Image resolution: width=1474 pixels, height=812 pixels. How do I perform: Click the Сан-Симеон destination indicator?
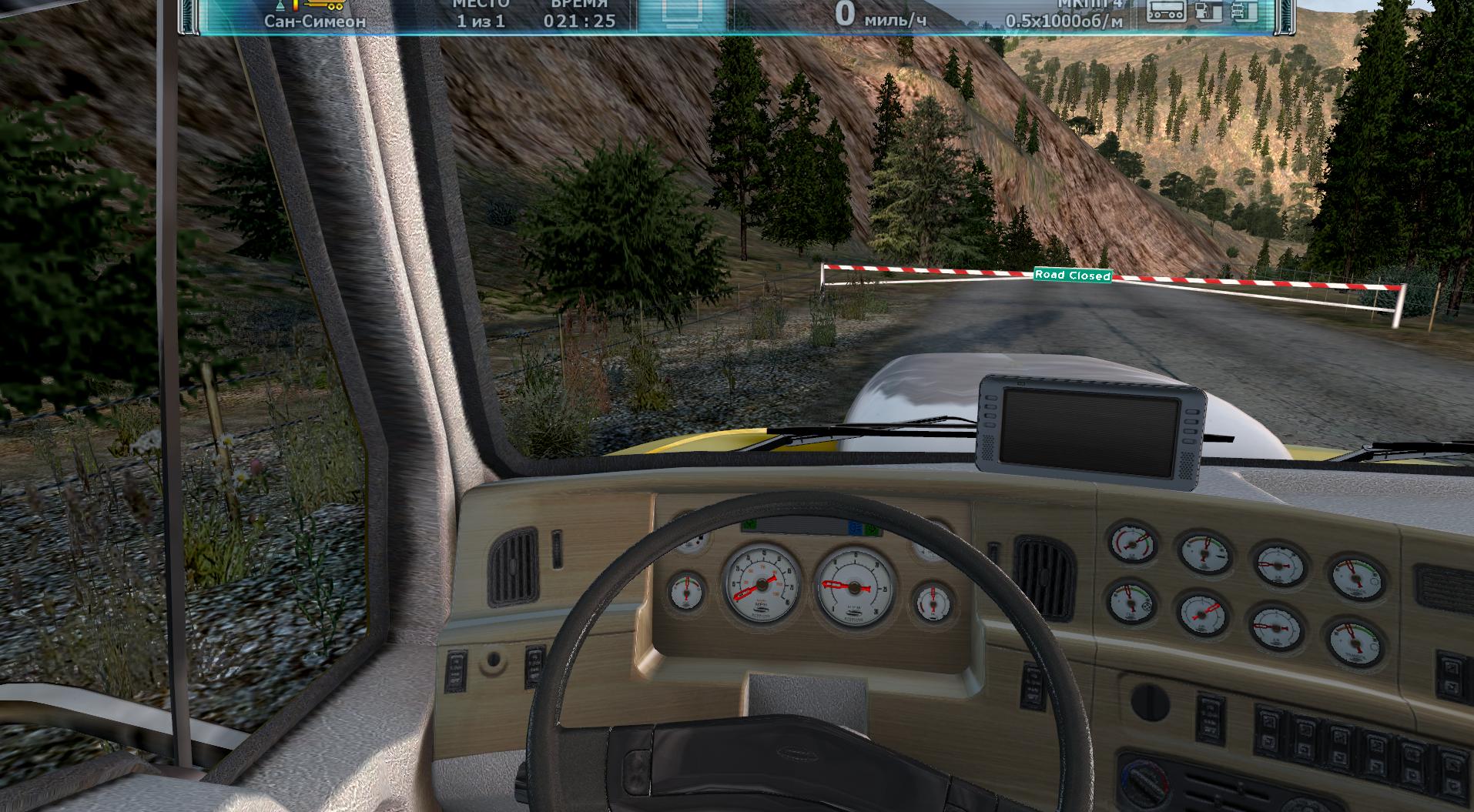[x=315, y=20]
